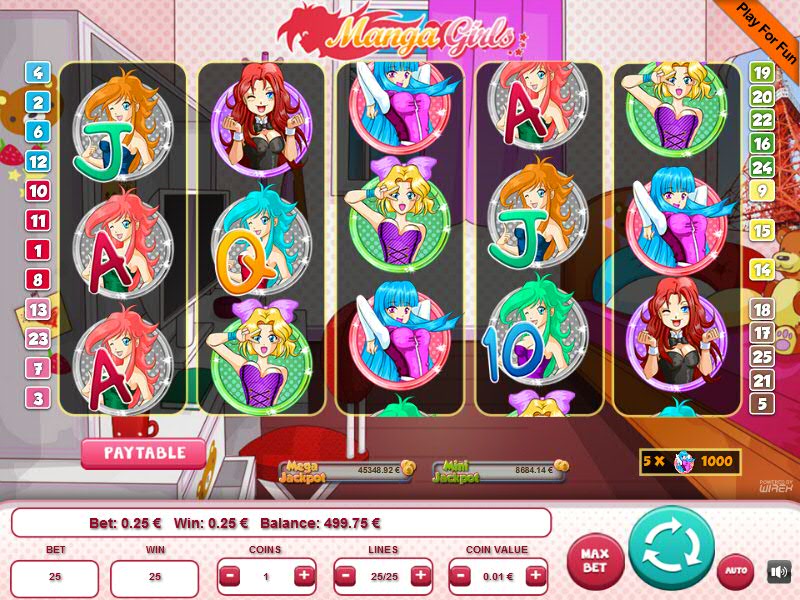Raise the coin value
Screen dimensions: 800x600
tap(536, 576)
